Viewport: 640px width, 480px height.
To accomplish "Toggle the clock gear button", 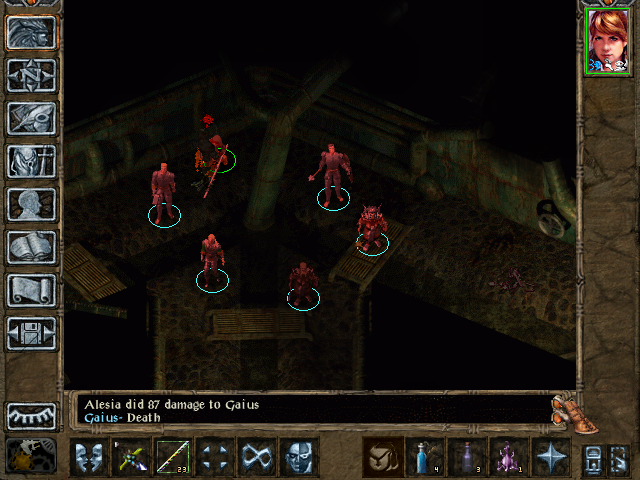I will point(32,456).
